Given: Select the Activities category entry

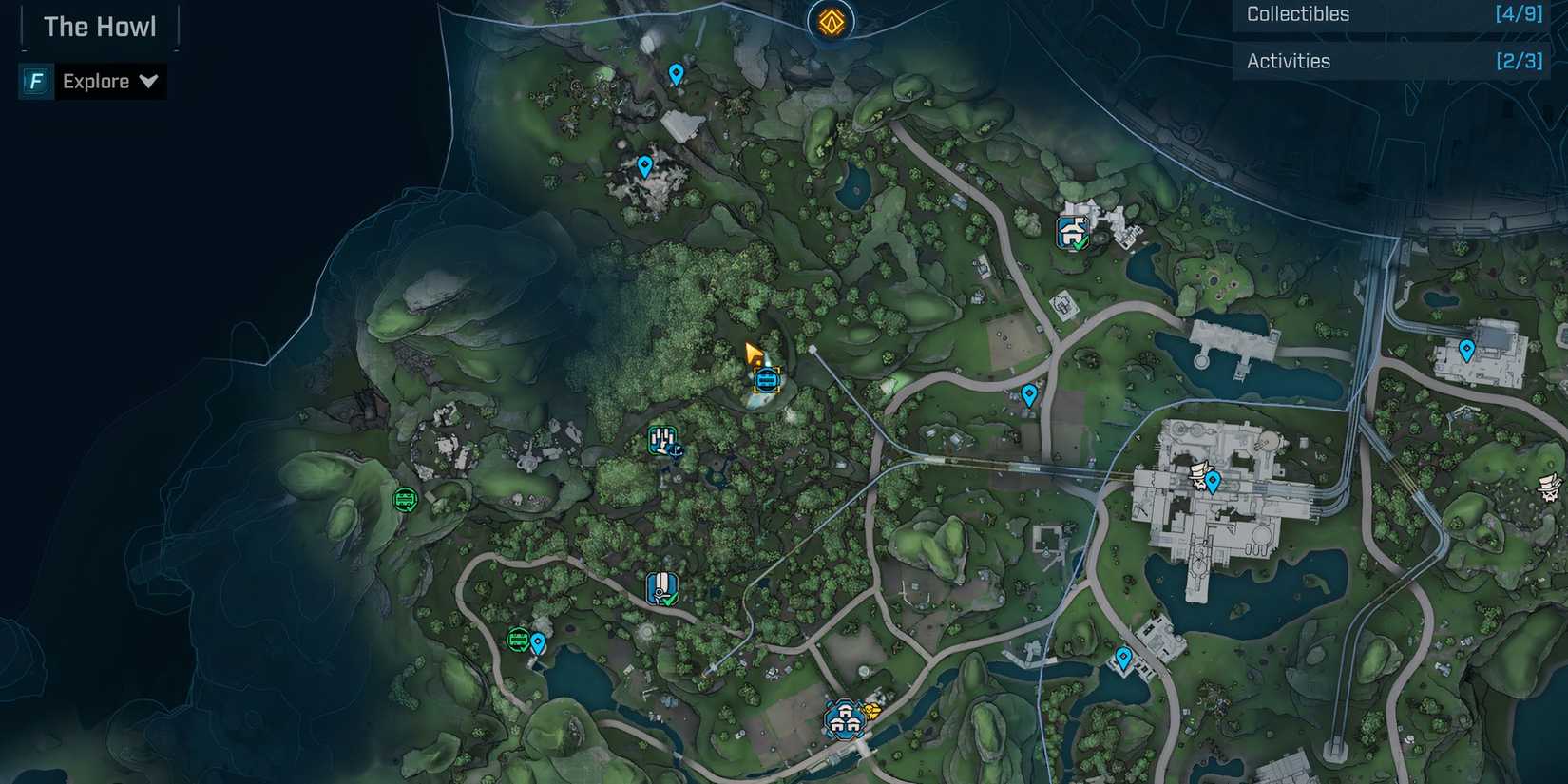Looking at the screenshot, I should point(1289,60).
